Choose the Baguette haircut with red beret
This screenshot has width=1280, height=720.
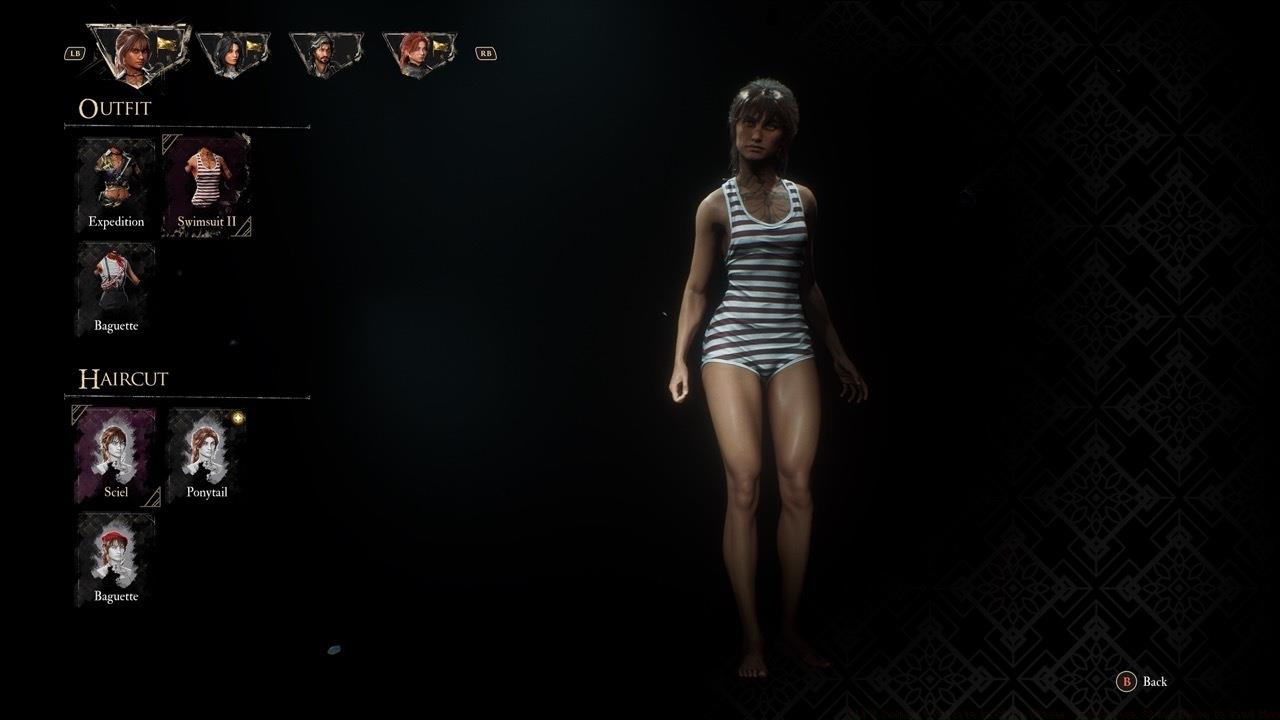[115, 558]
